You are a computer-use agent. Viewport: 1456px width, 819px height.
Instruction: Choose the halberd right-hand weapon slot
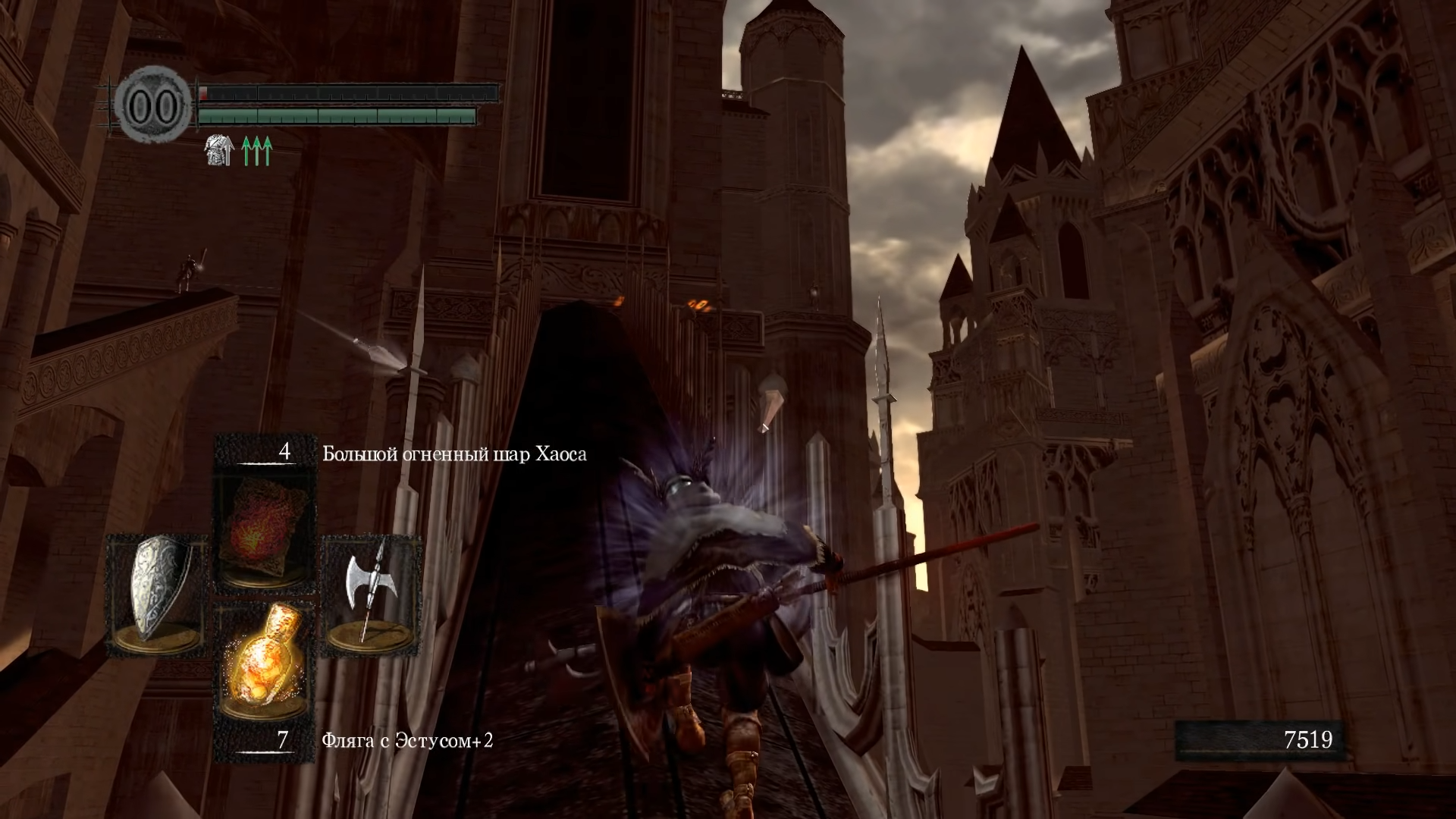371,595
